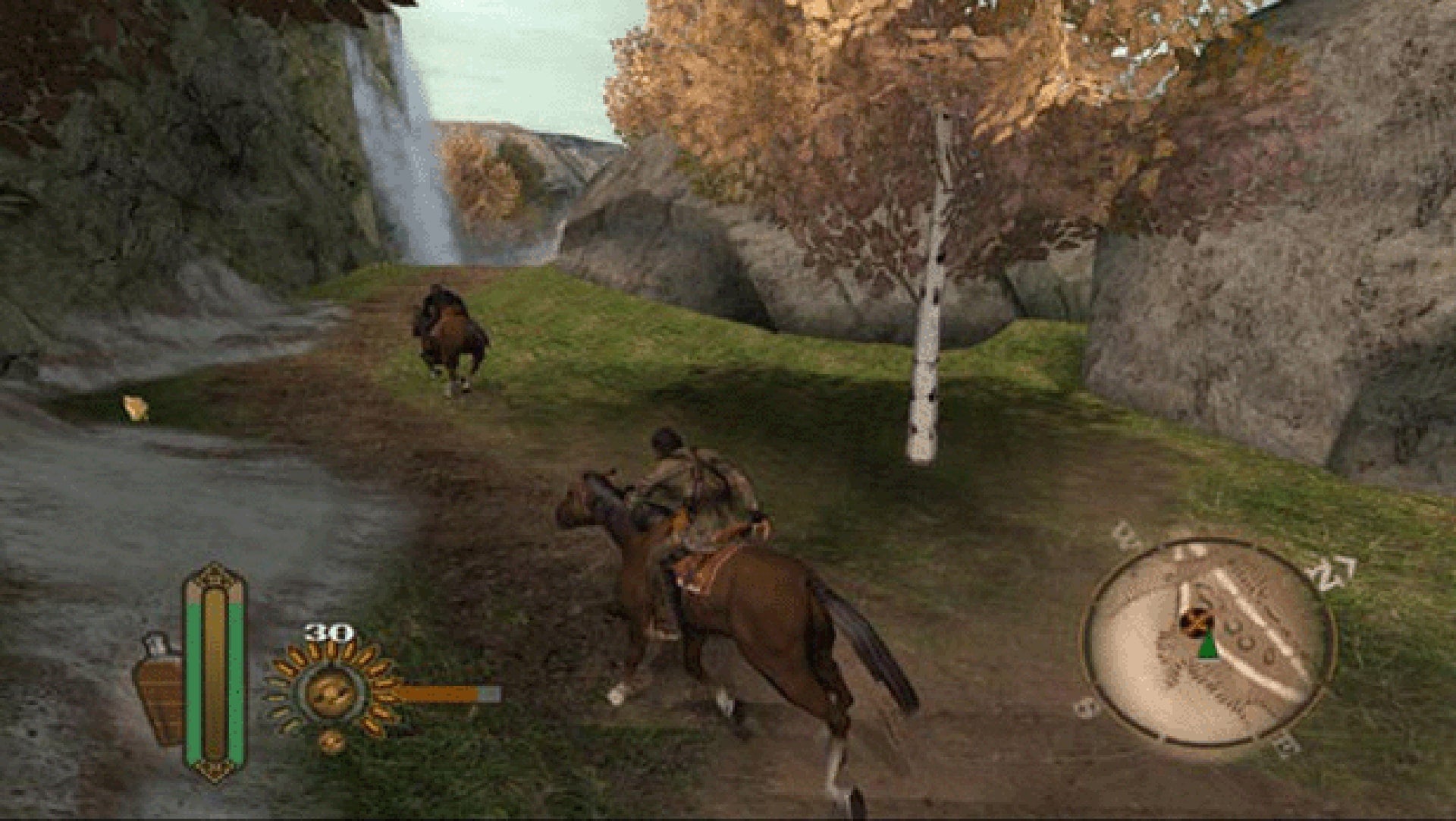
Task: Select the green player arrow on compass
Action: 1207,649
